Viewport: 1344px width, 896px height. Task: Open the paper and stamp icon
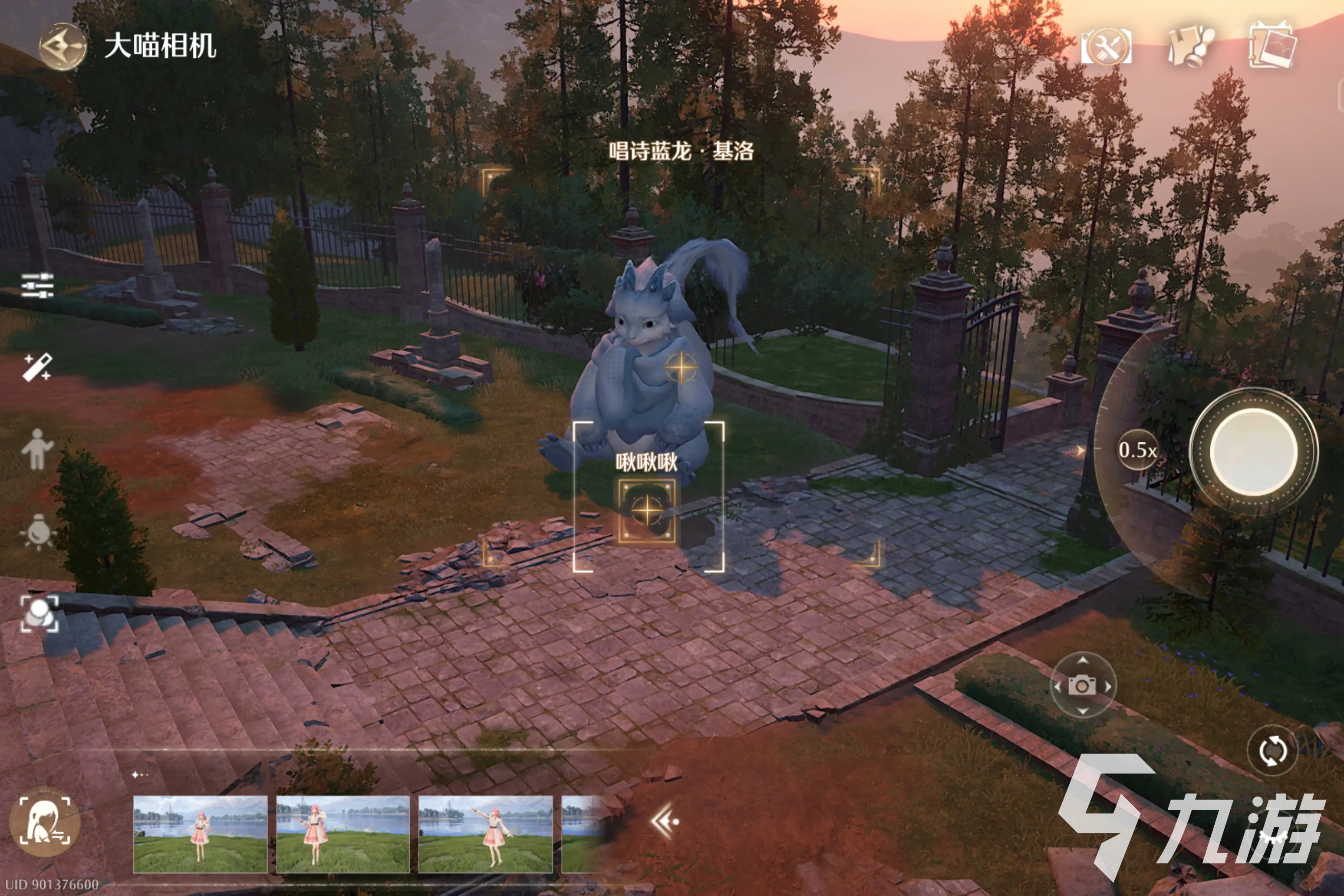pos(1191,46)
